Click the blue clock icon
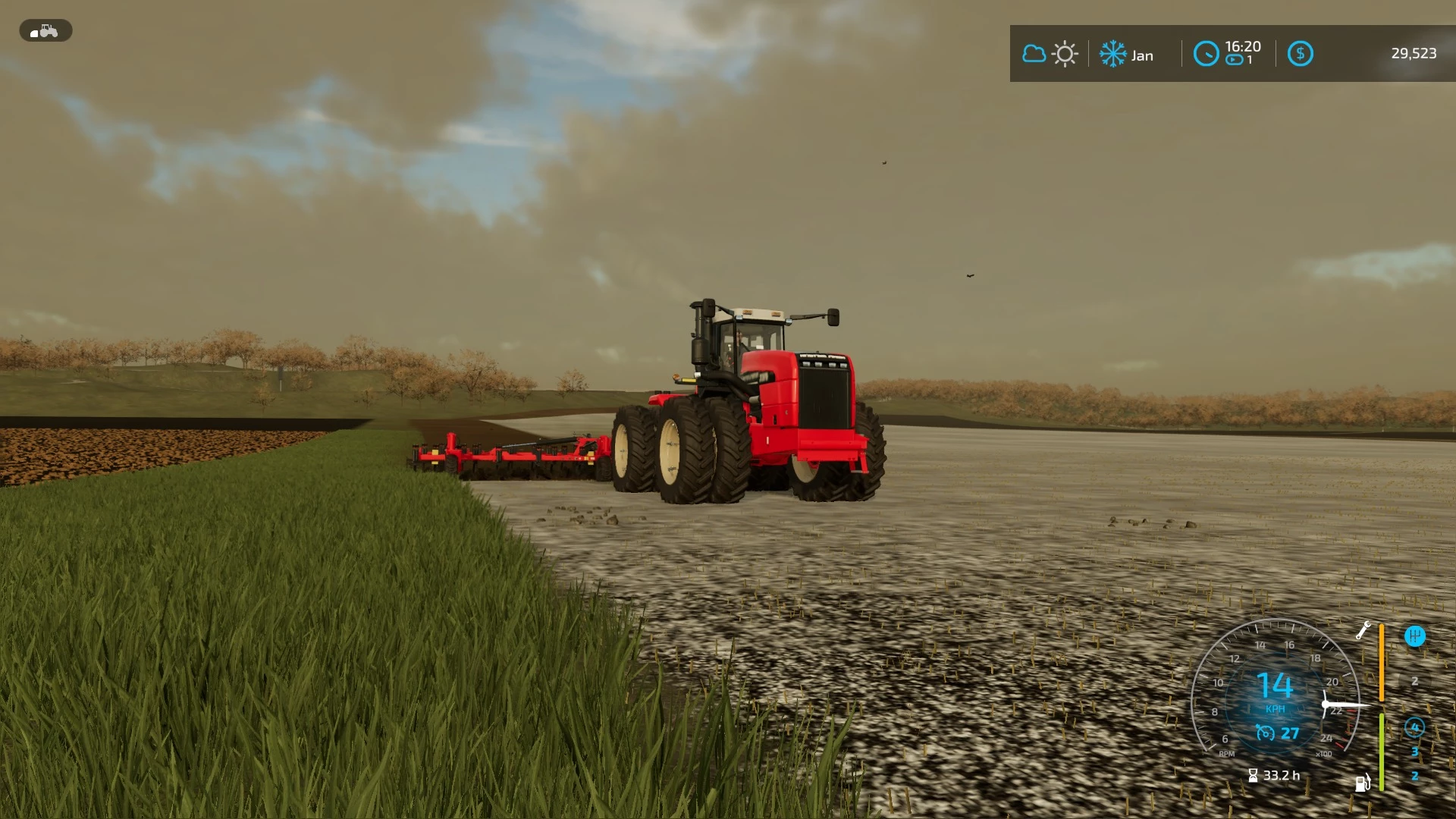Viewport: 1456px width, 819px height. coord(1206,54)
